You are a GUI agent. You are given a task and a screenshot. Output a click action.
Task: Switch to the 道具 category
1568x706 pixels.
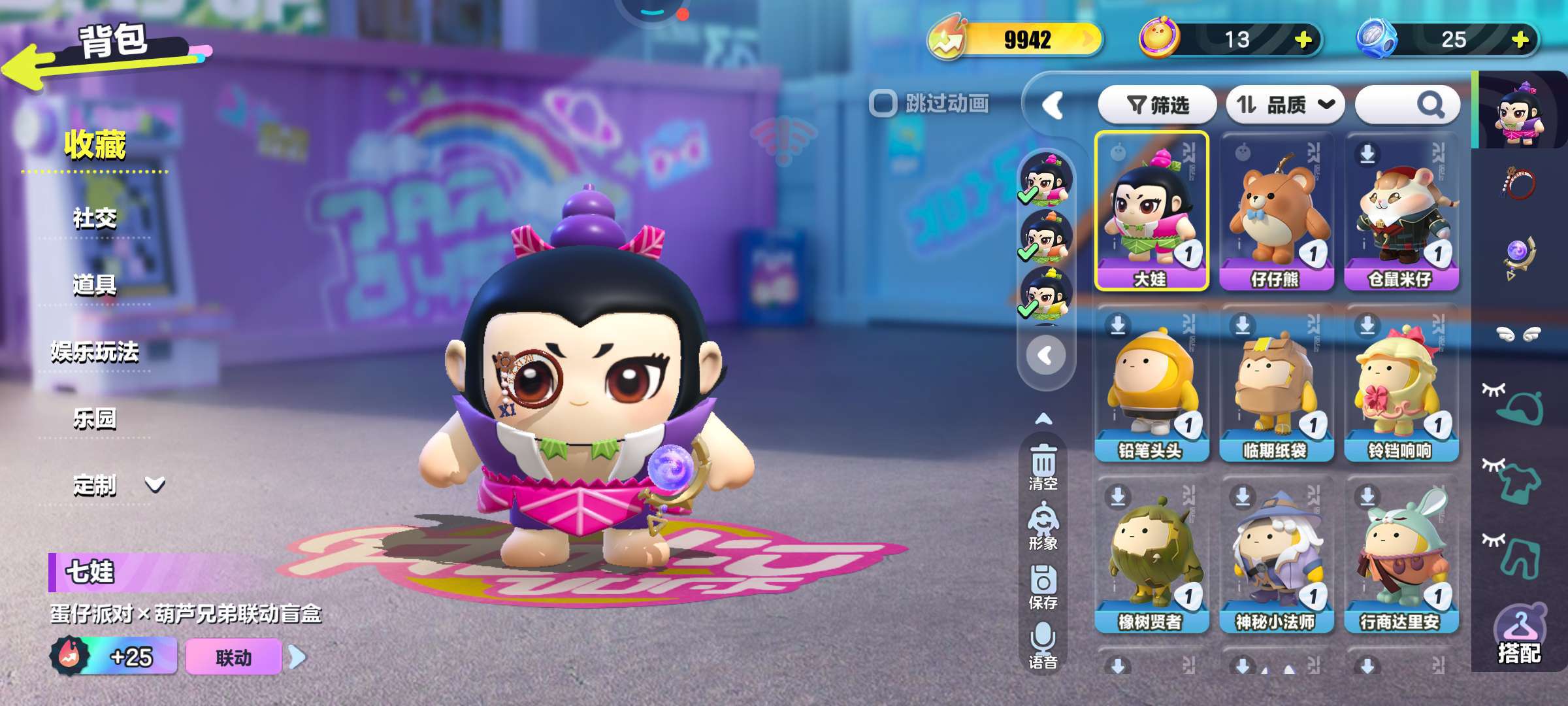(95, 285)
